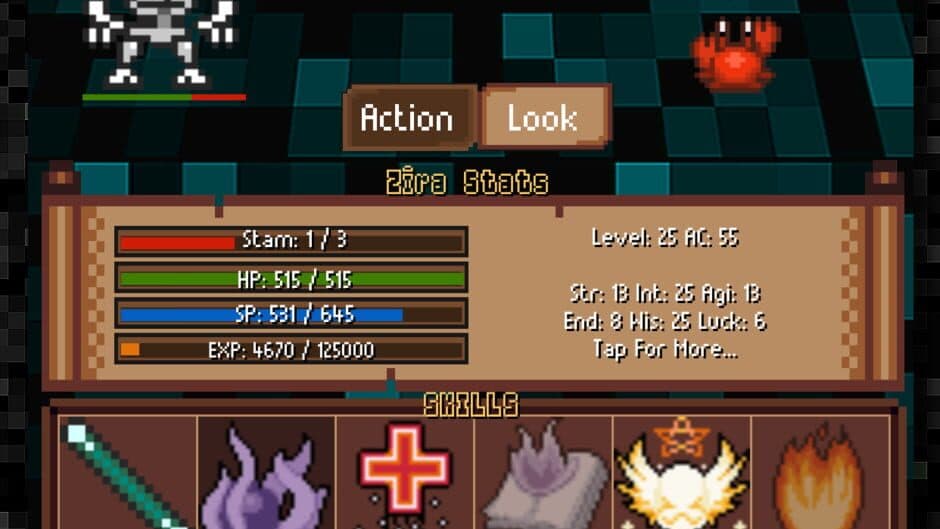
Task: Activate the purple flame orb skill
Action: [266, 476]
